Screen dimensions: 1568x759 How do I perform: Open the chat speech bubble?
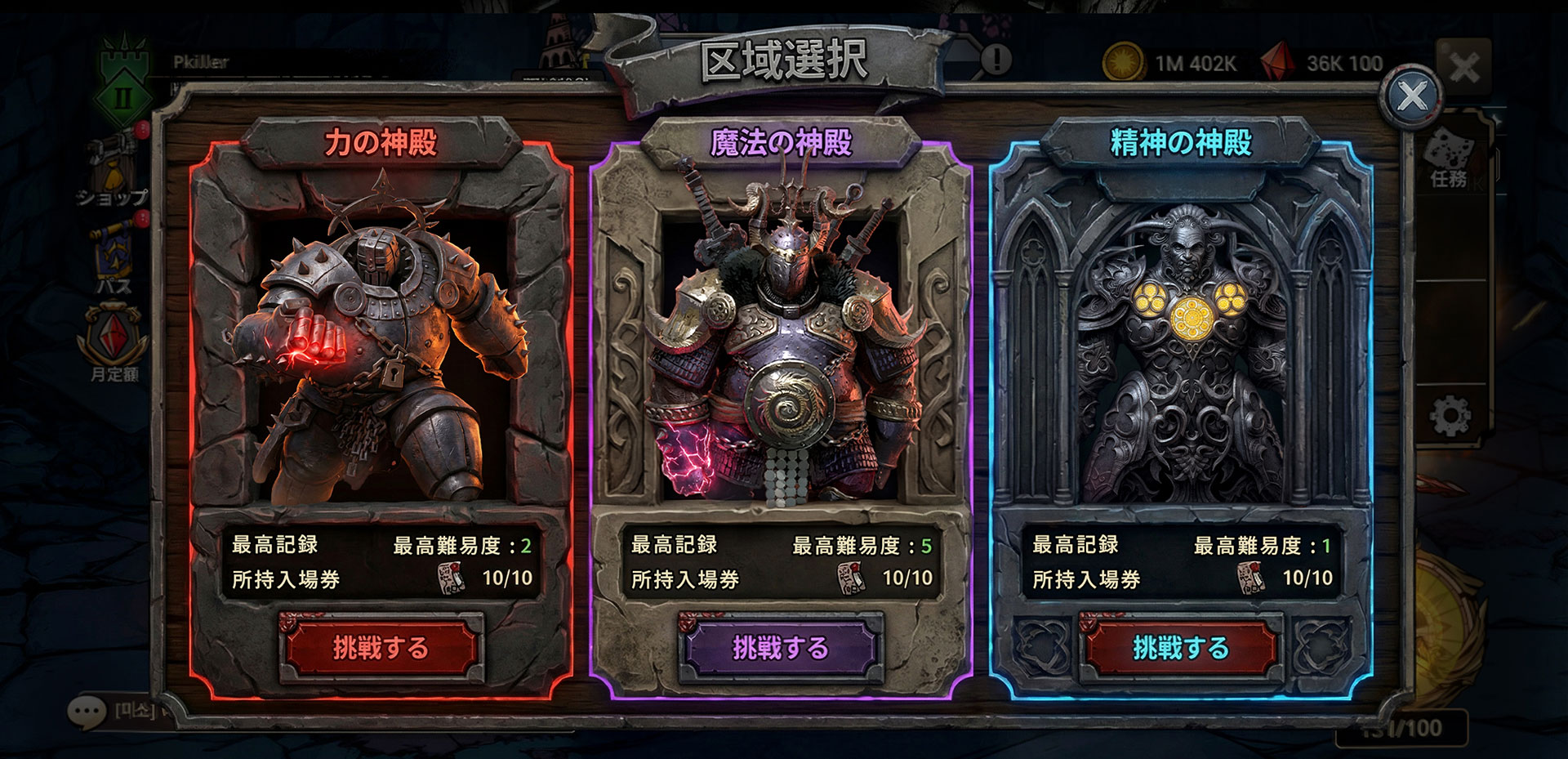87,712
